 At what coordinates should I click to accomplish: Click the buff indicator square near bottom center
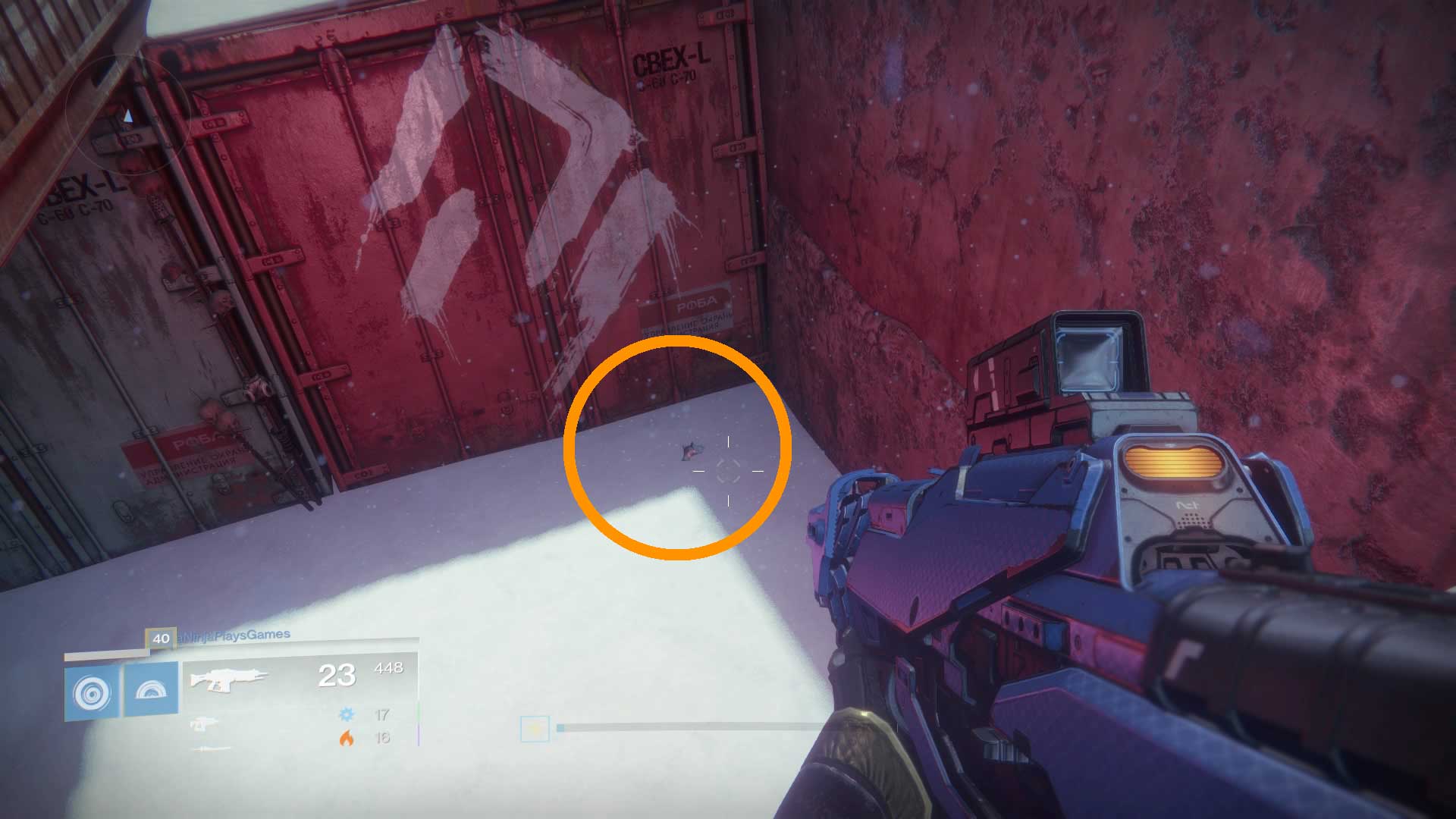click(x=535, y=728)
